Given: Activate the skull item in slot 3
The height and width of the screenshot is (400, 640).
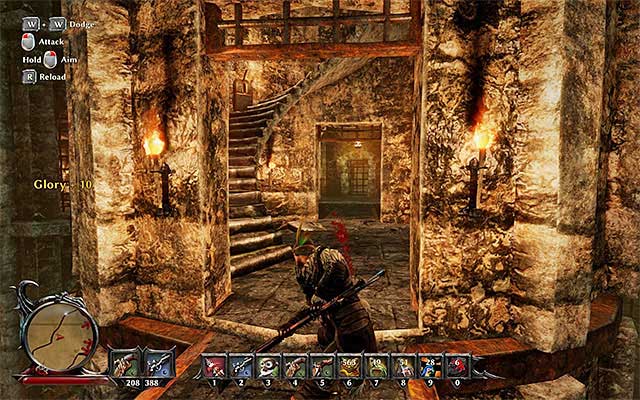Looking at the screenshot, I should click(x=270, y=366).
